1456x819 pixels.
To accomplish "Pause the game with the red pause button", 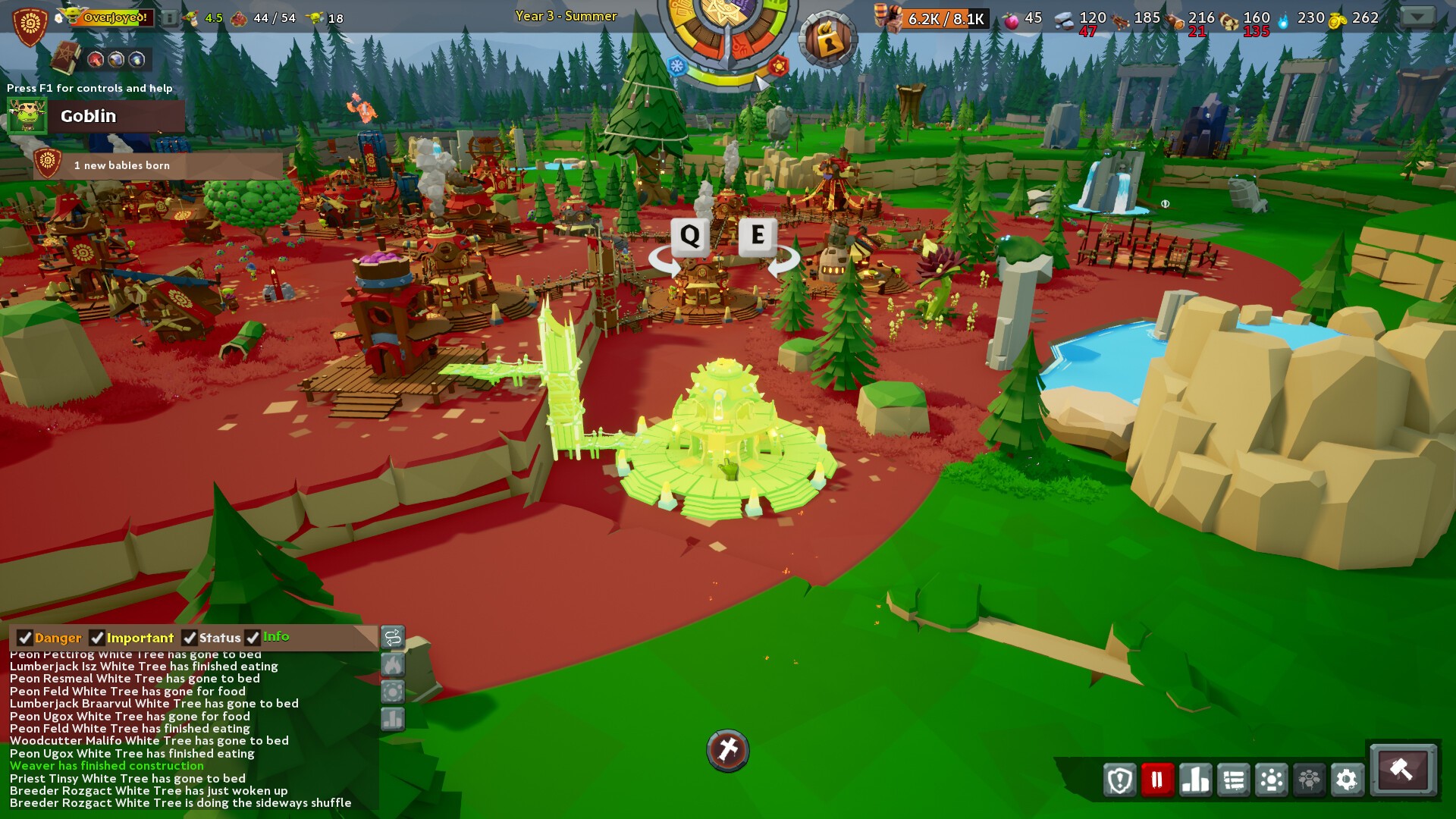I will [1157, 779].
